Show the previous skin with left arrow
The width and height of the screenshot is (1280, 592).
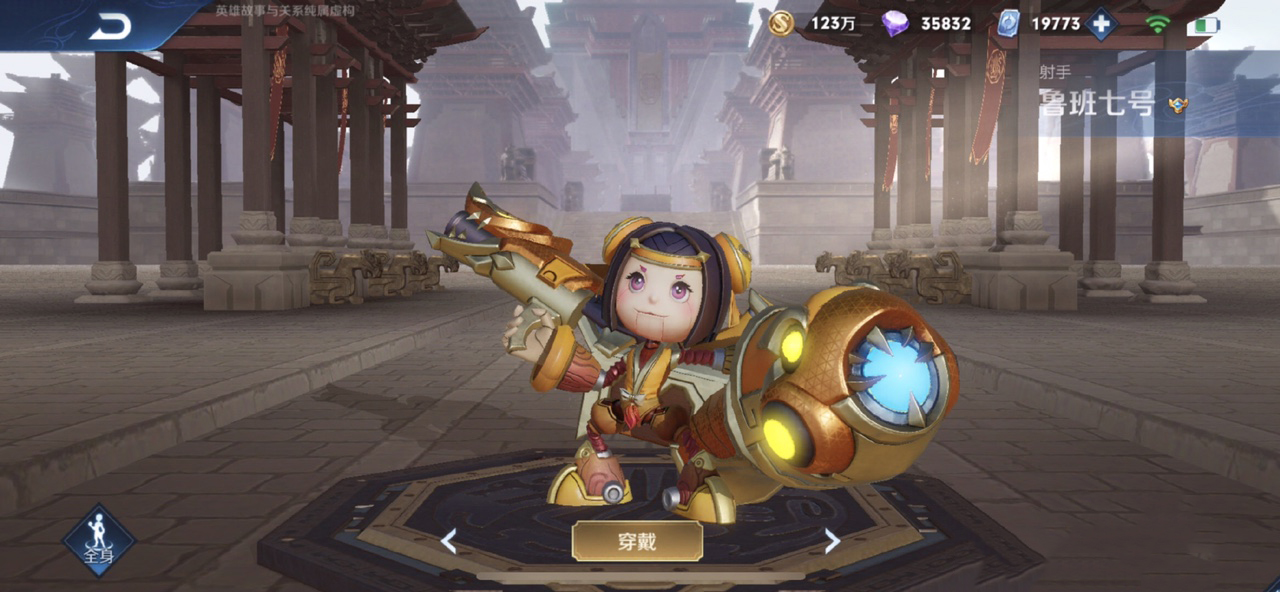[449, 542]
